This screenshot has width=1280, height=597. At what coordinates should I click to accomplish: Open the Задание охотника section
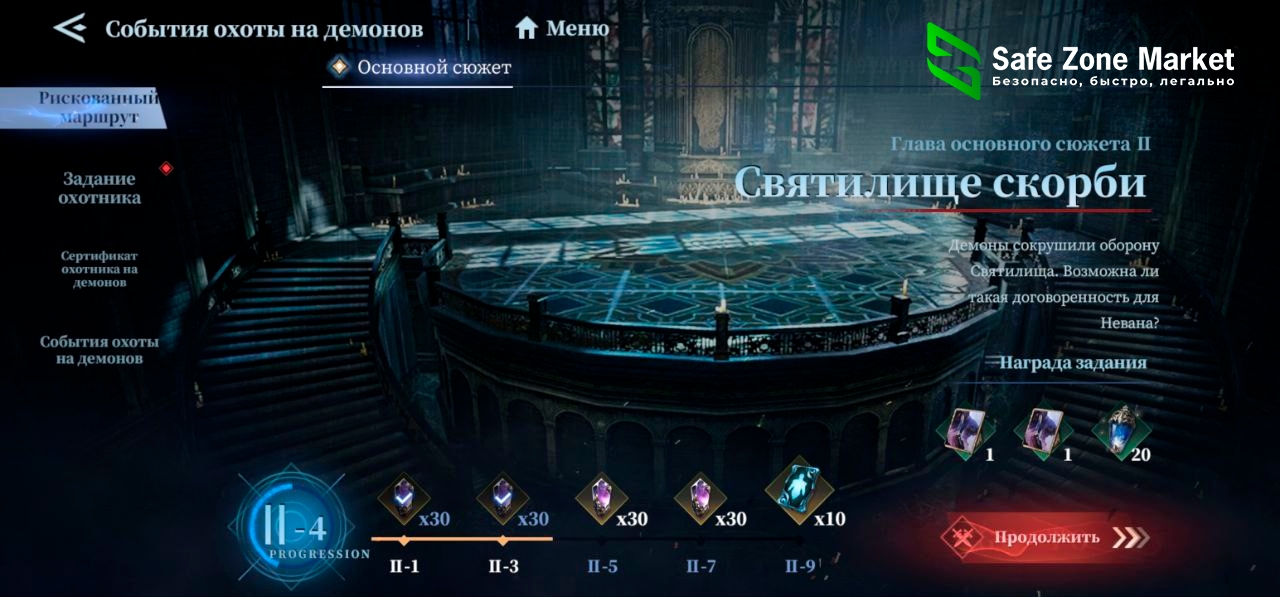[x=100, y=188]
